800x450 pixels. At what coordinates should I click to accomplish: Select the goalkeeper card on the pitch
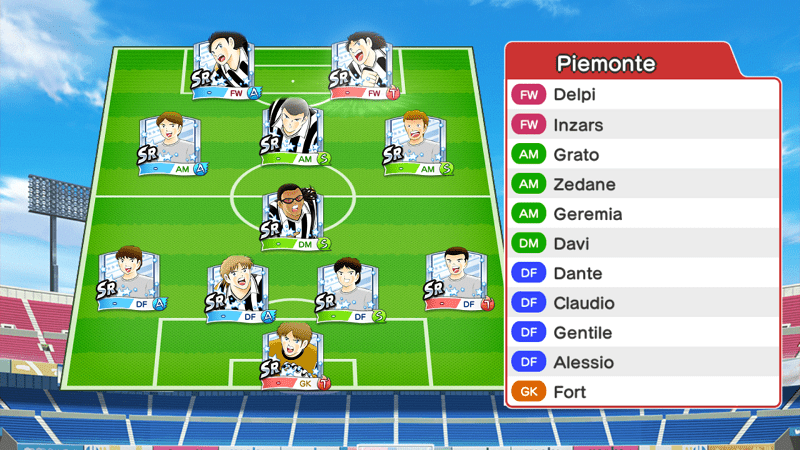(294, 355)
